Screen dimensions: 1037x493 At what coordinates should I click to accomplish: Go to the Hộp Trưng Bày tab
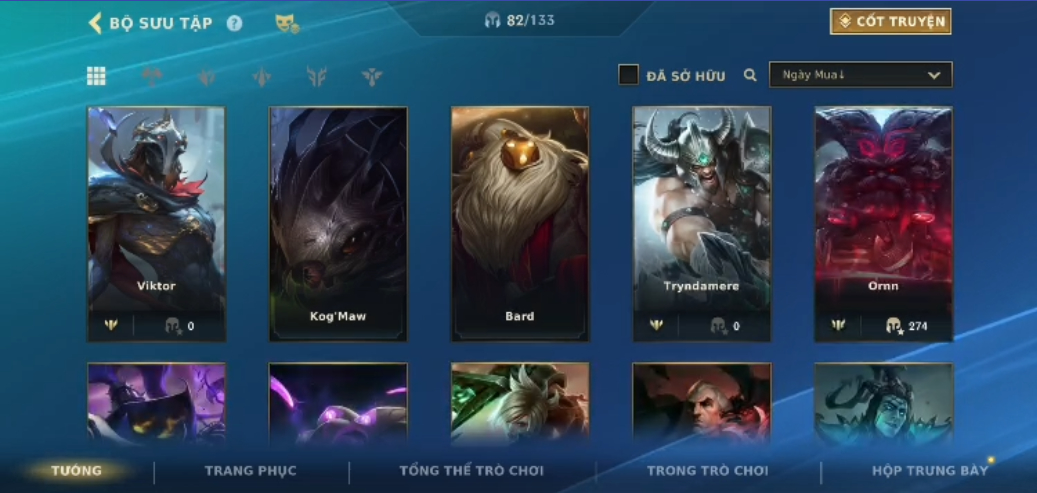[929, 471]
